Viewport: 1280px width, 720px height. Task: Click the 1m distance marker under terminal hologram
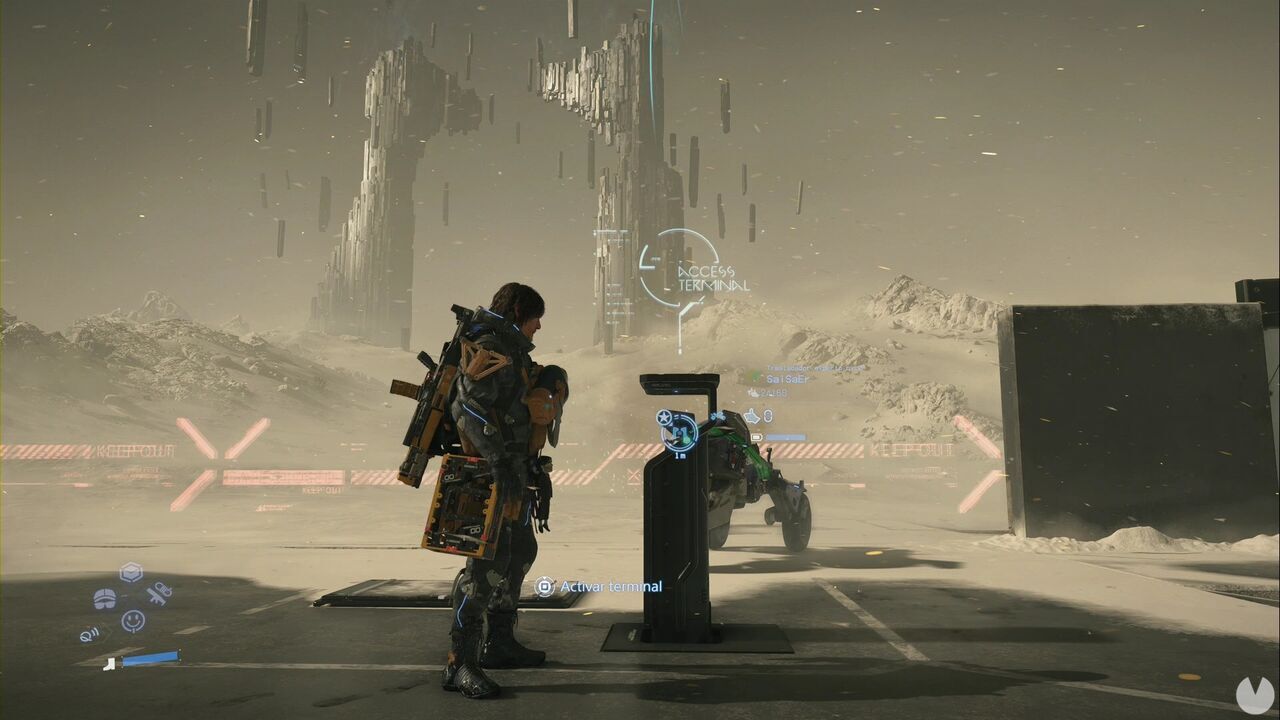pyautogui.click(x=680, y=455)
